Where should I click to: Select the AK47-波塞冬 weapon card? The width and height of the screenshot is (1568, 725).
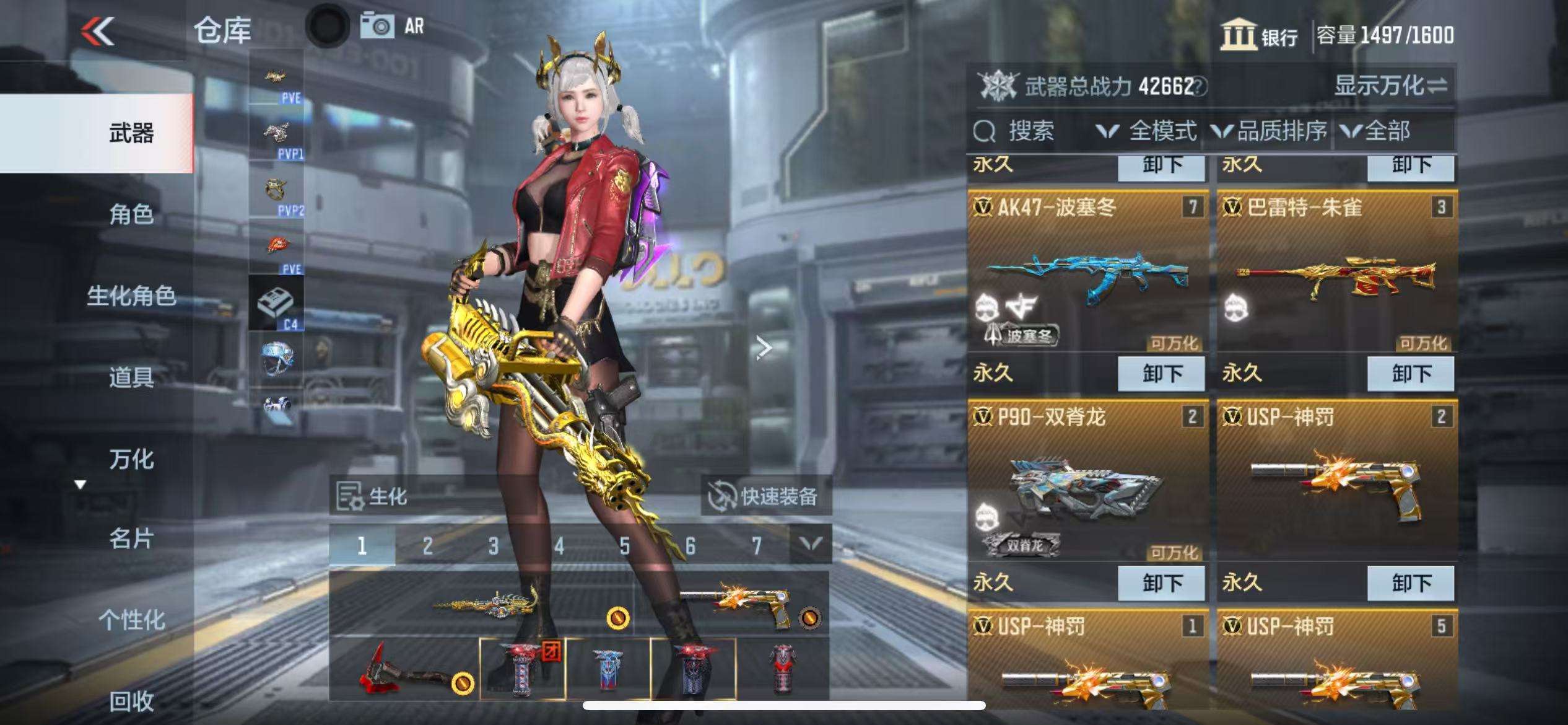1087,273
